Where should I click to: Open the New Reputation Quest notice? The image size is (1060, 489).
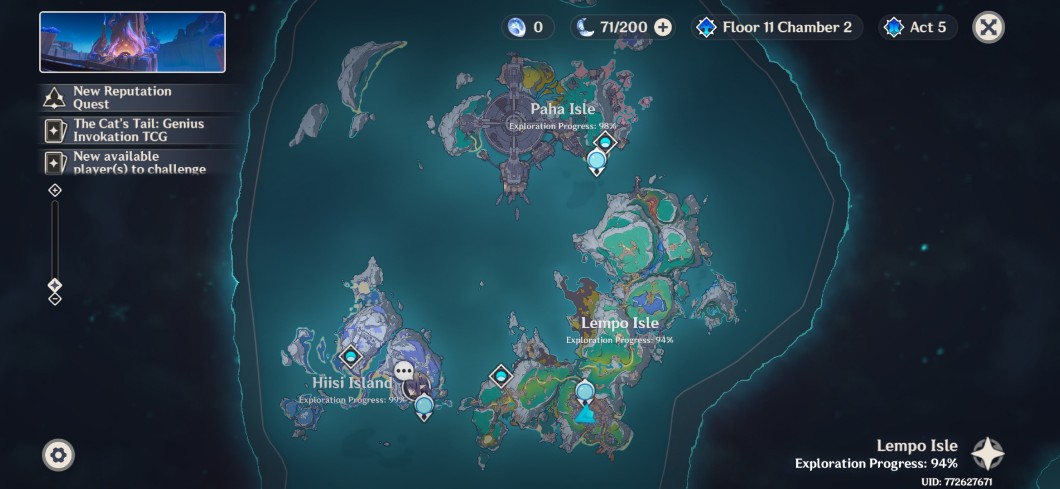pos(138,97)
